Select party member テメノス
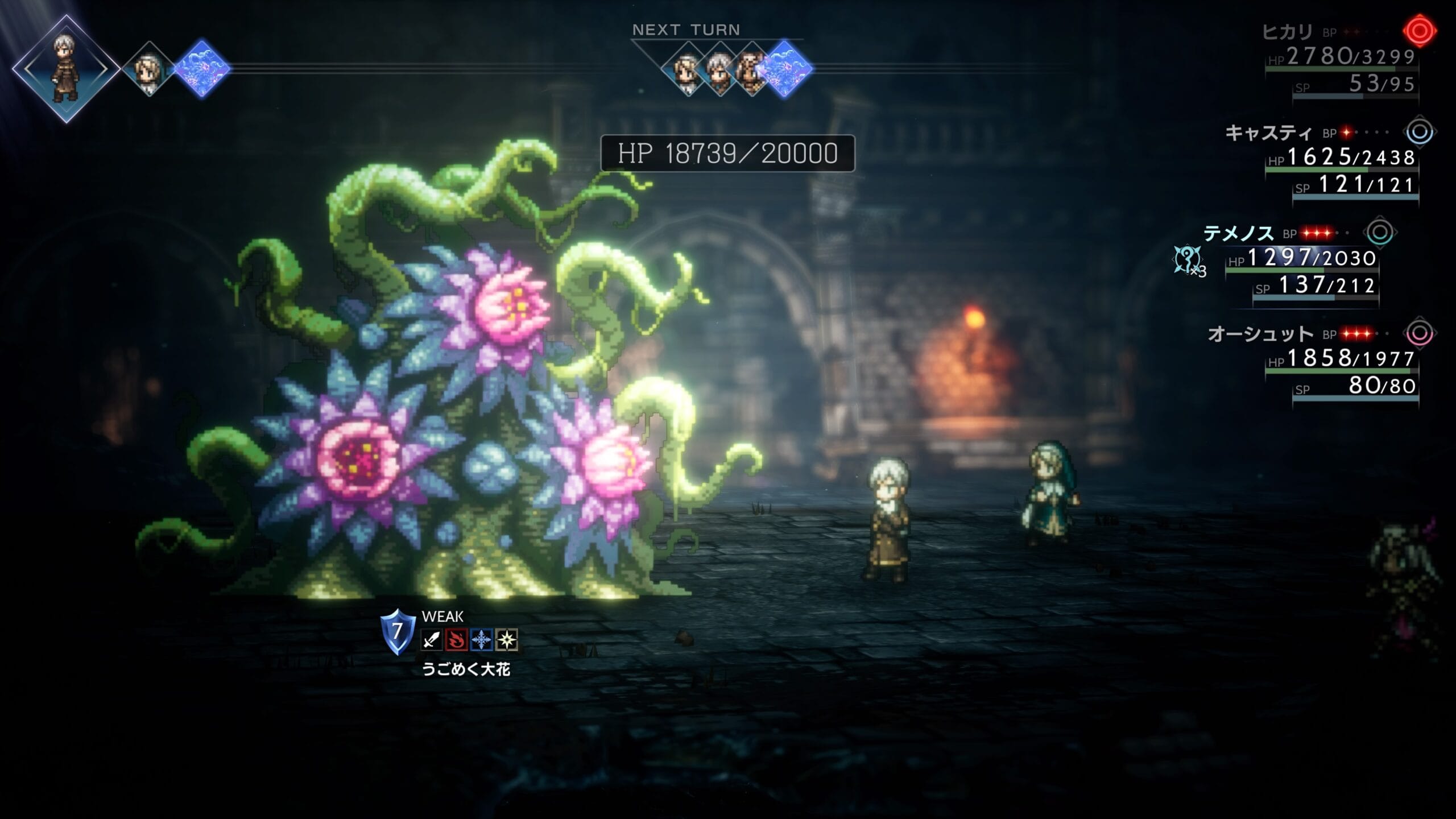This screenshot has height=819, width=1456. 1239,233
